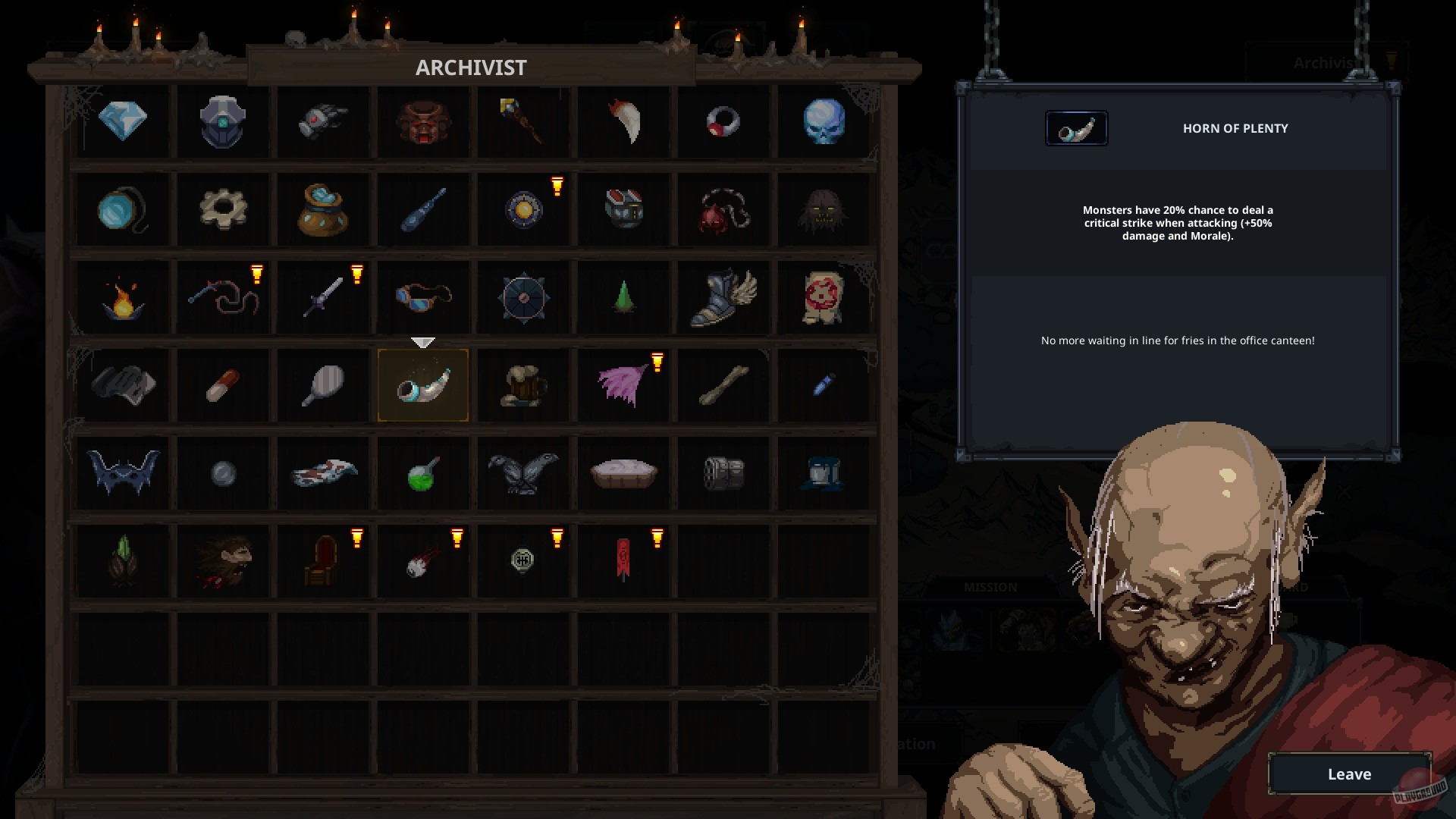Viewport: 1456px width, 819px height.
Task: Inspect the bone item
Action: point(723,385)
